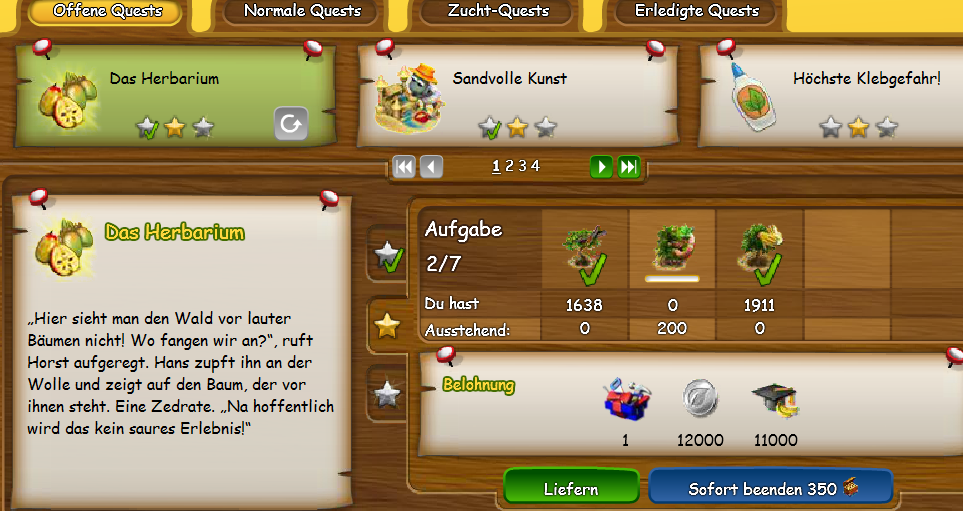Go to the next quest page
This screenshot has height=511, width=963.
pos(601,167)
